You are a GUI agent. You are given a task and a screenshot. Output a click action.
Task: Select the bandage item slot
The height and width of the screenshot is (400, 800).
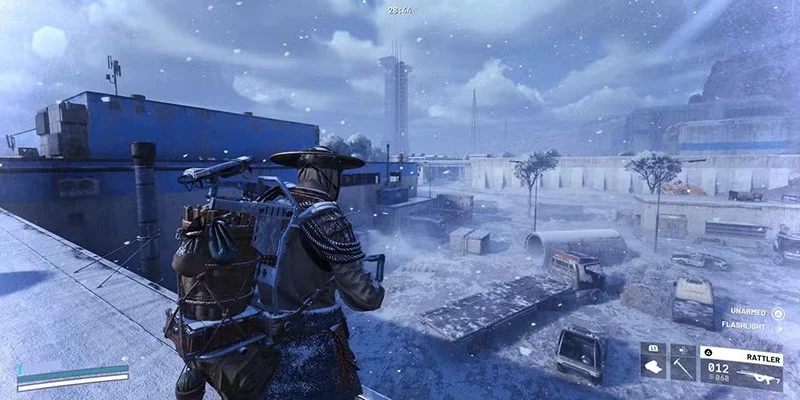[x=654, y=367]
